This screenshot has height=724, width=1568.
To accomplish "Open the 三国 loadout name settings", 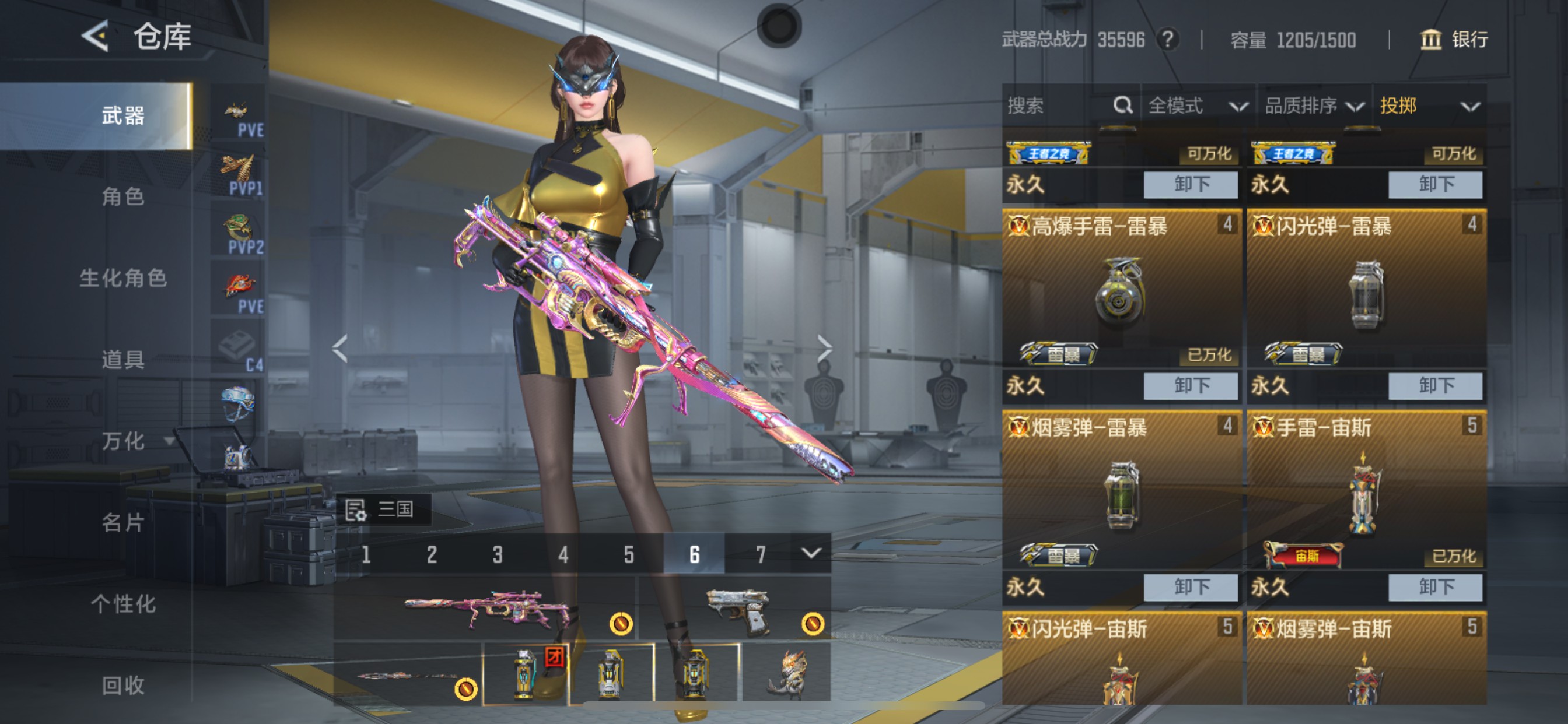I will click(x=383, y=509).
